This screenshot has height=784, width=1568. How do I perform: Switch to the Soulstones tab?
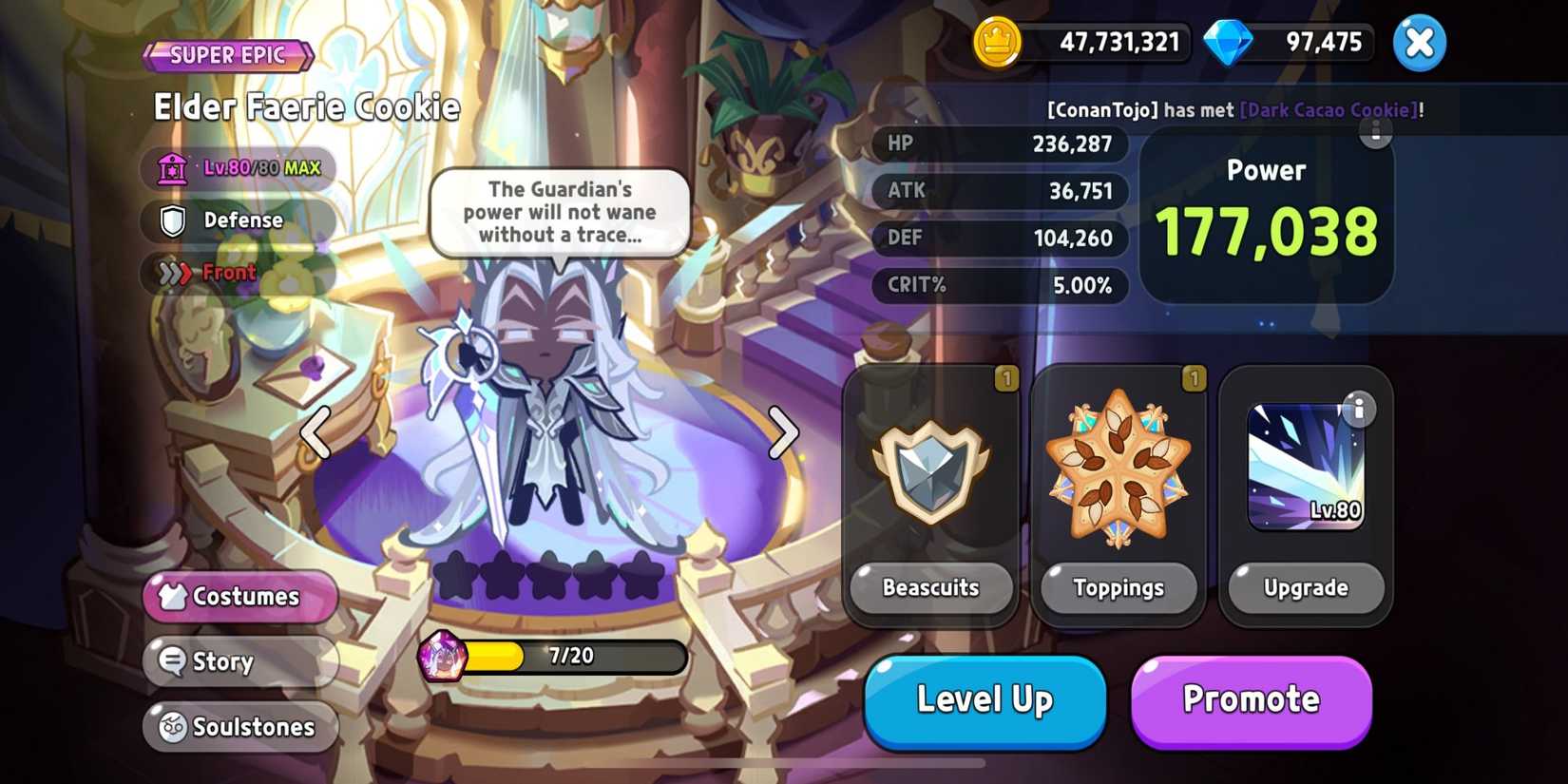[239, 727]
